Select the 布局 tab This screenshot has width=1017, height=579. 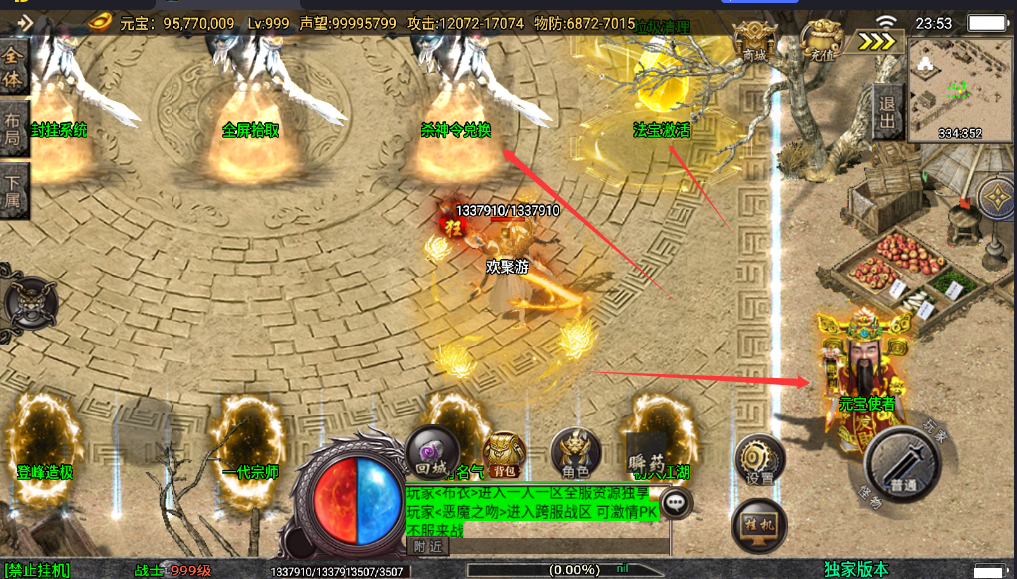point(13,126)
